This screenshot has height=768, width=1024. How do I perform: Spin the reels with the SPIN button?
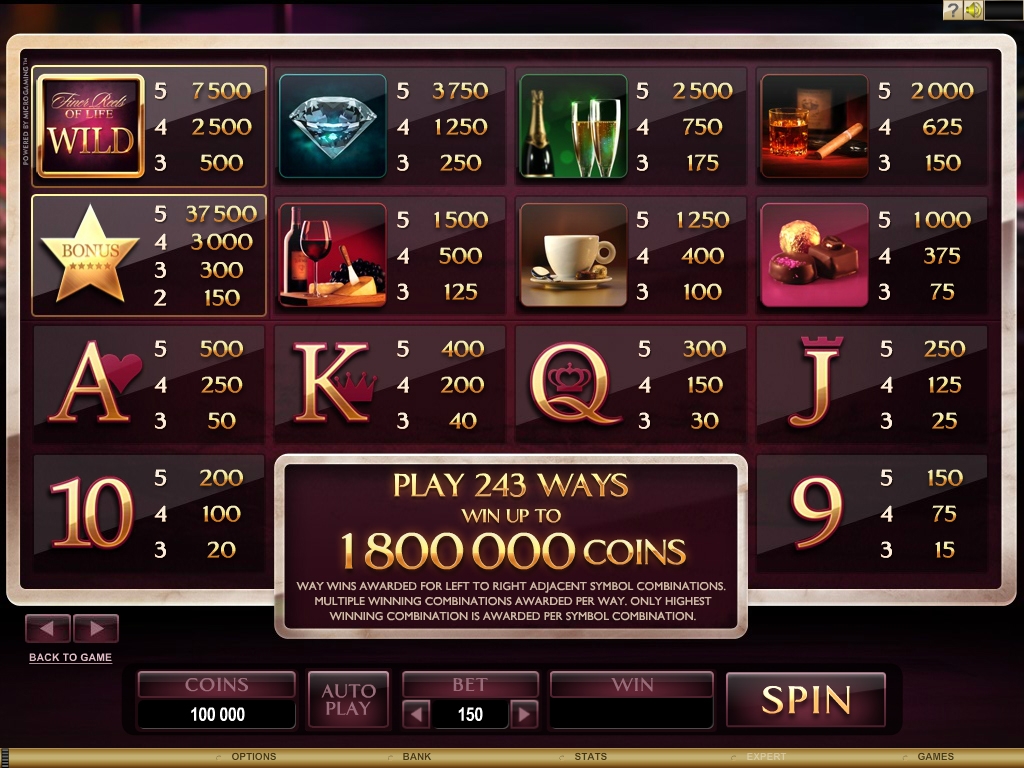(x=805, y=699)
